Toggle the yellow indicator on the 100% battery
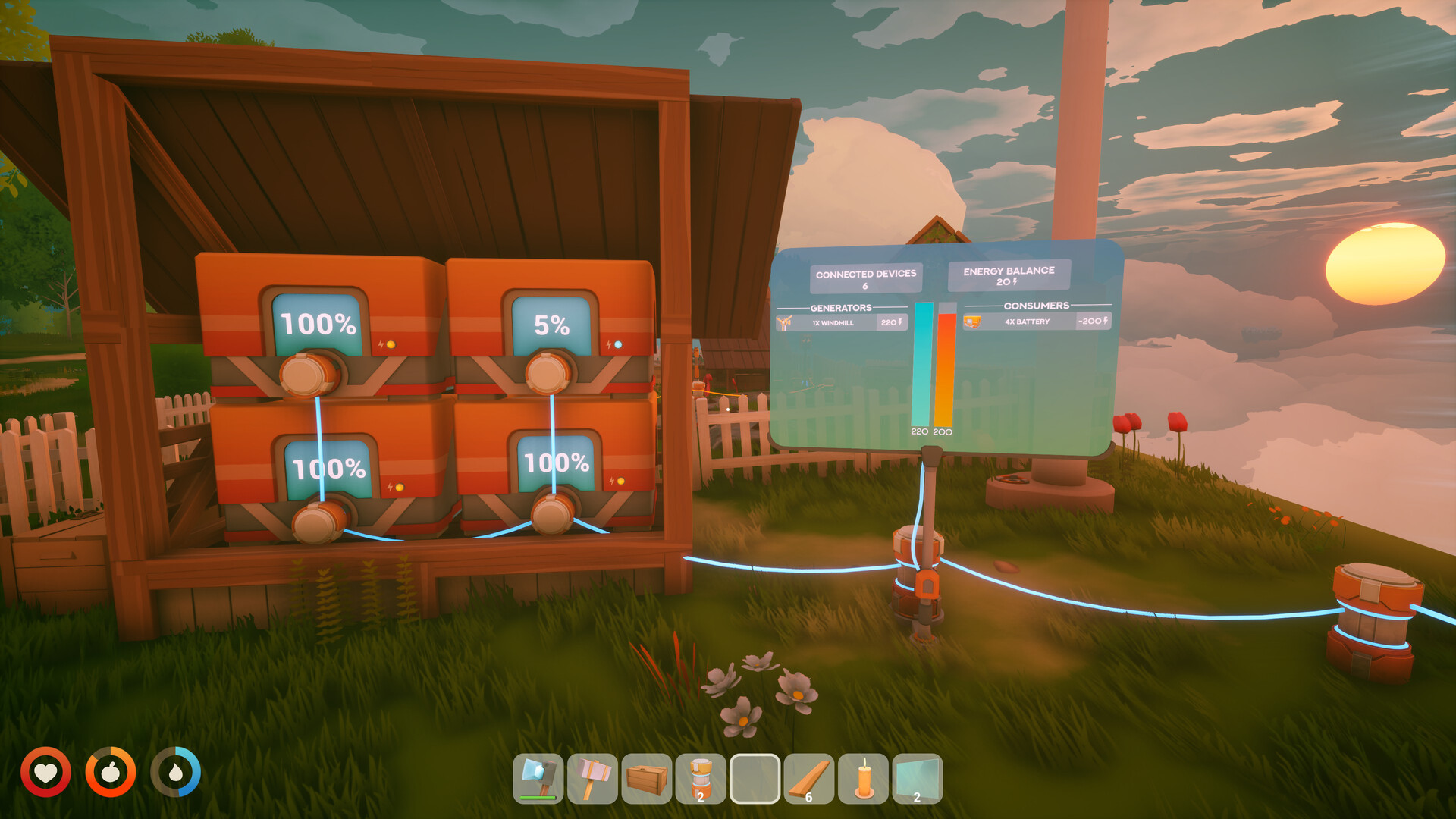Viewport: 1456px width, 819px height. click(391, 344)
